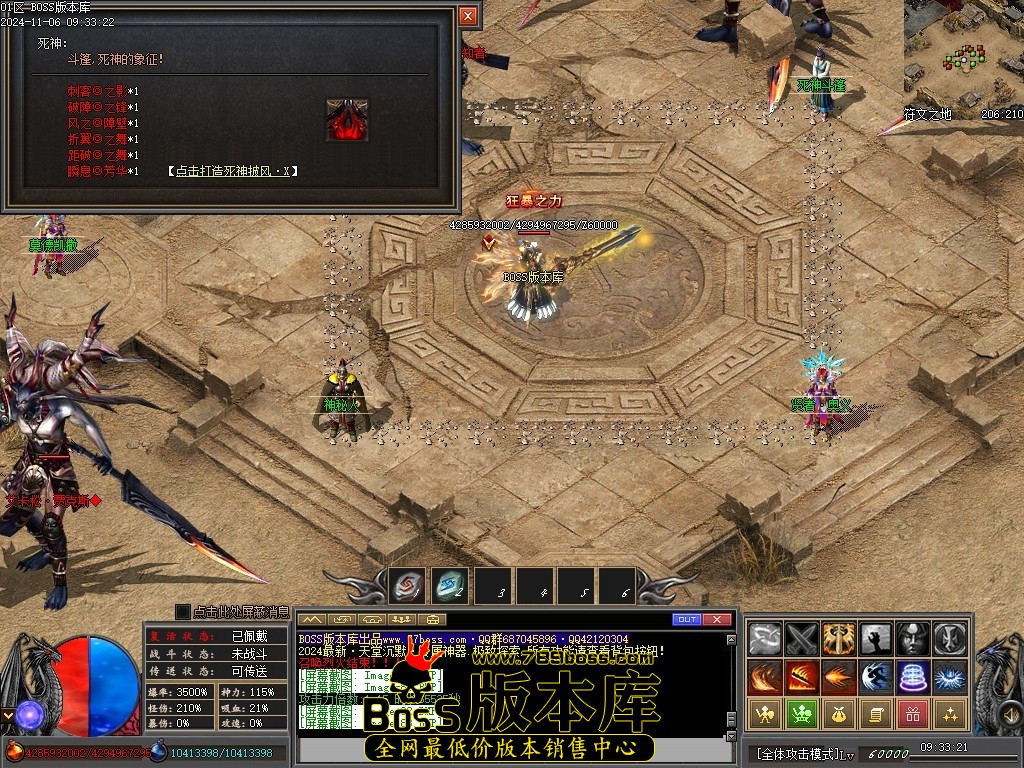Click the 打造死神披风 forge link
The image size is (1024, 768).
tap(232, 171)
